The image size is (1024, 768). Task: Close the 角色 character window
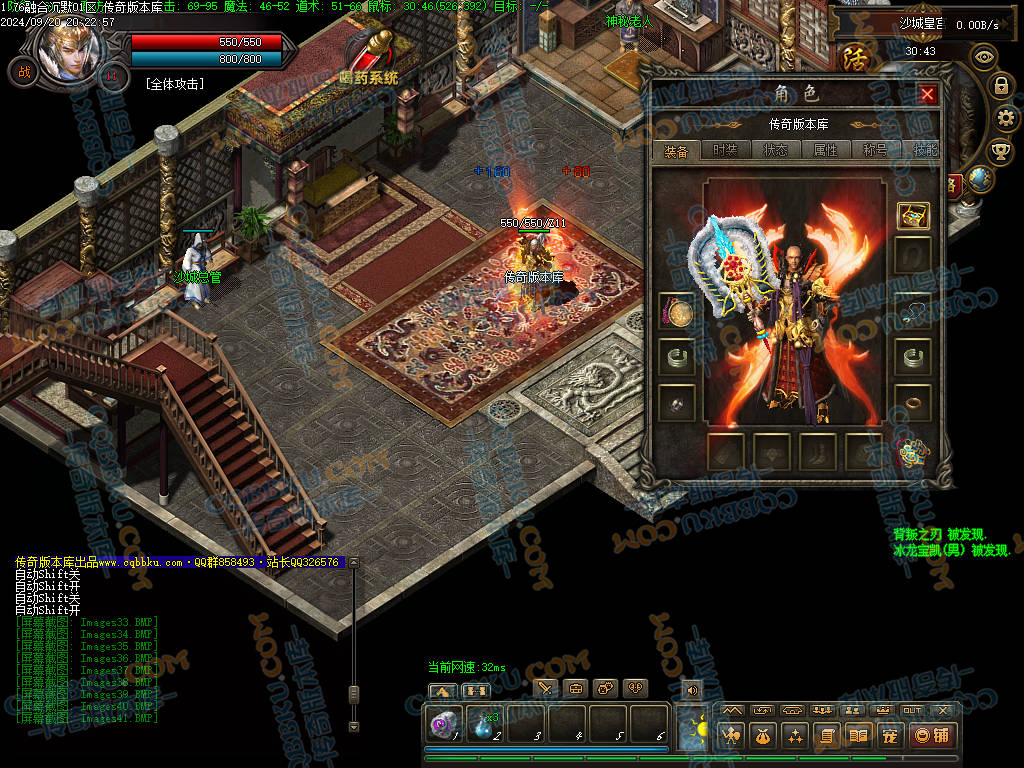[927, 94]
